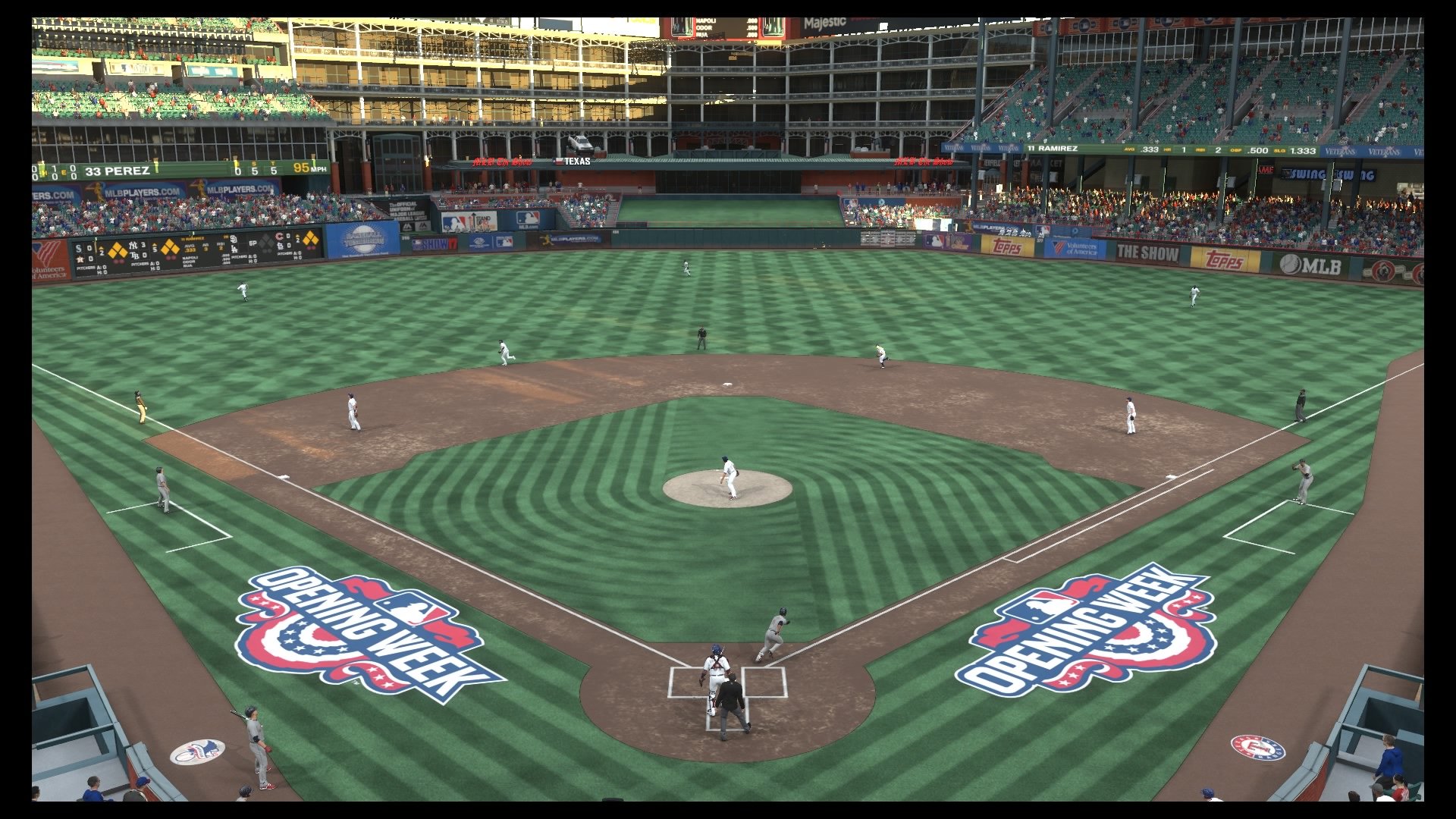Click the San Diego Padres logo on the scoreboard
Screen dimensions: 1456x819
pos(234,240)
